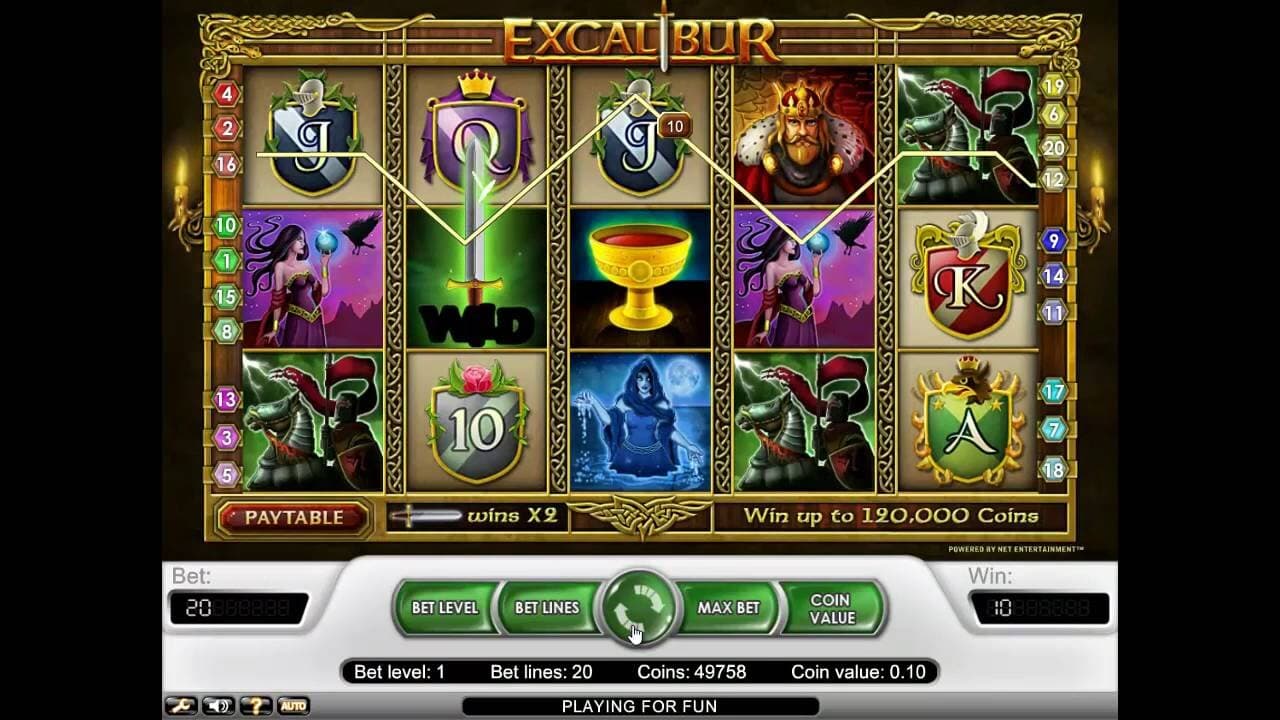Image resolution: width=1280 pixels, height=720 pixels.
Task: Toggle sound with the speaker icon
Action: 217,706
